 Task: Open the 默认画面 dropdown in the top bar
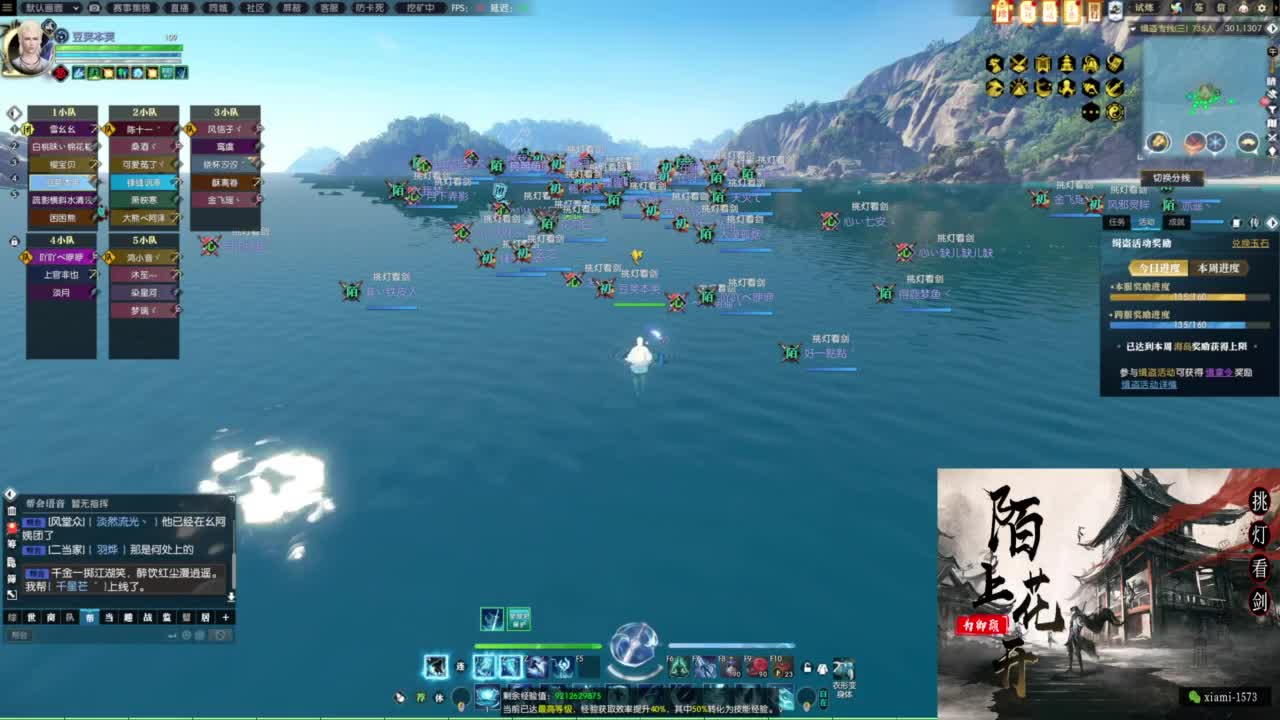click(x=50, y=8)
